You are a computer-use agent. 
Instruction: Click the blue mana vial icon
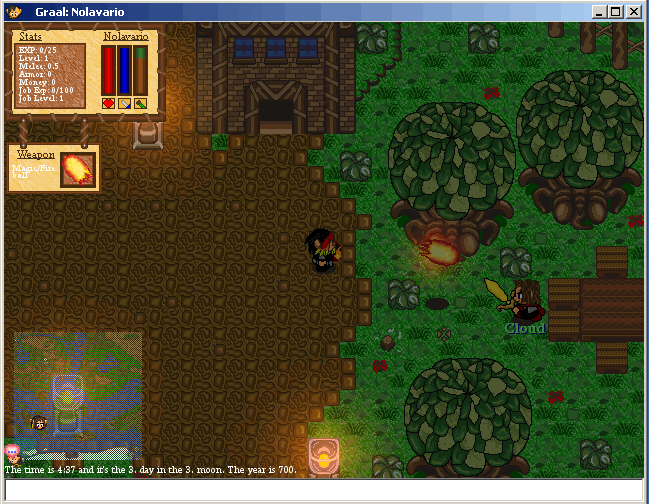tap(125, 103)
